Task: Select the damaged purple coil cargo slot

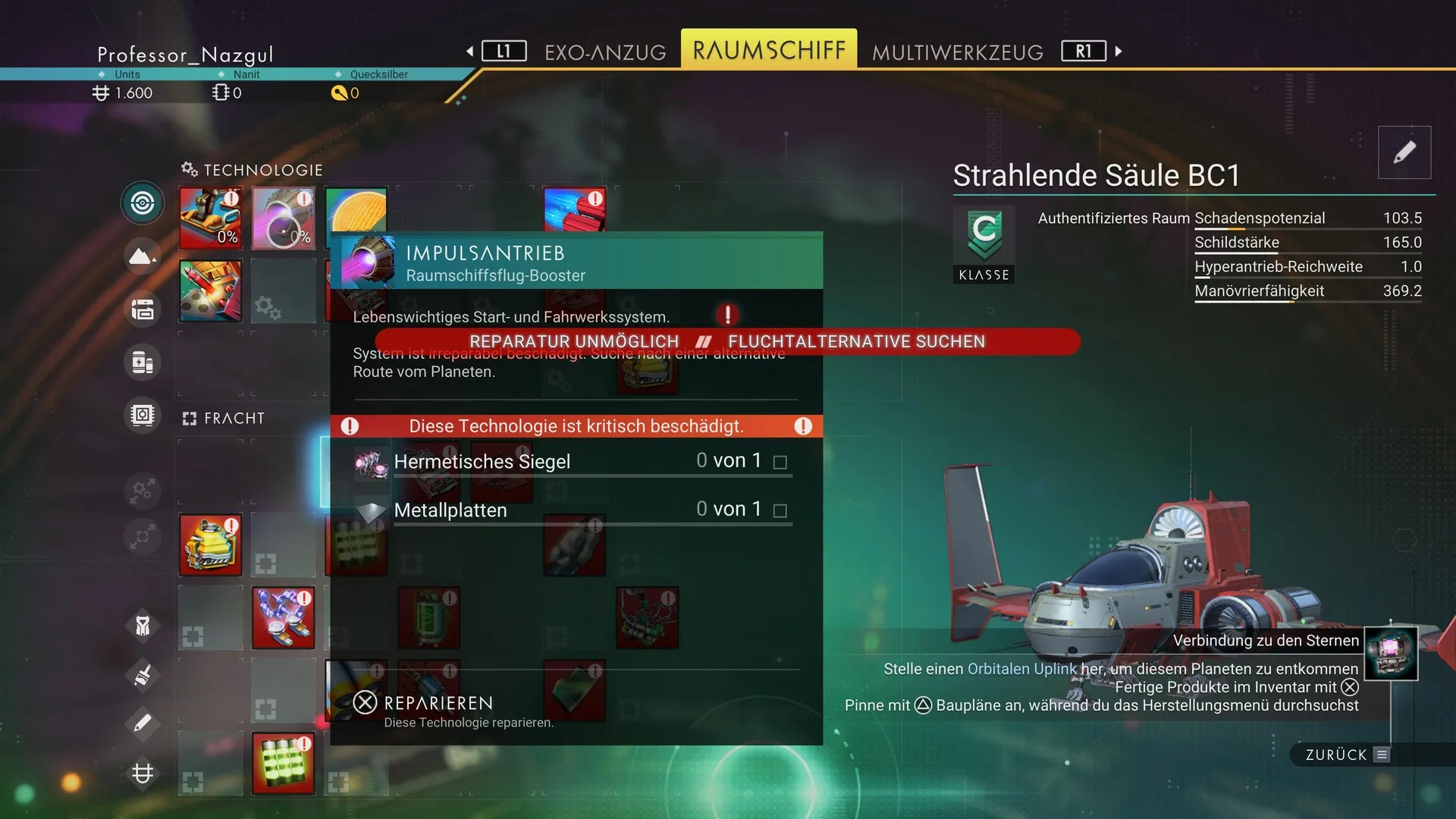Action: point(283,617)
